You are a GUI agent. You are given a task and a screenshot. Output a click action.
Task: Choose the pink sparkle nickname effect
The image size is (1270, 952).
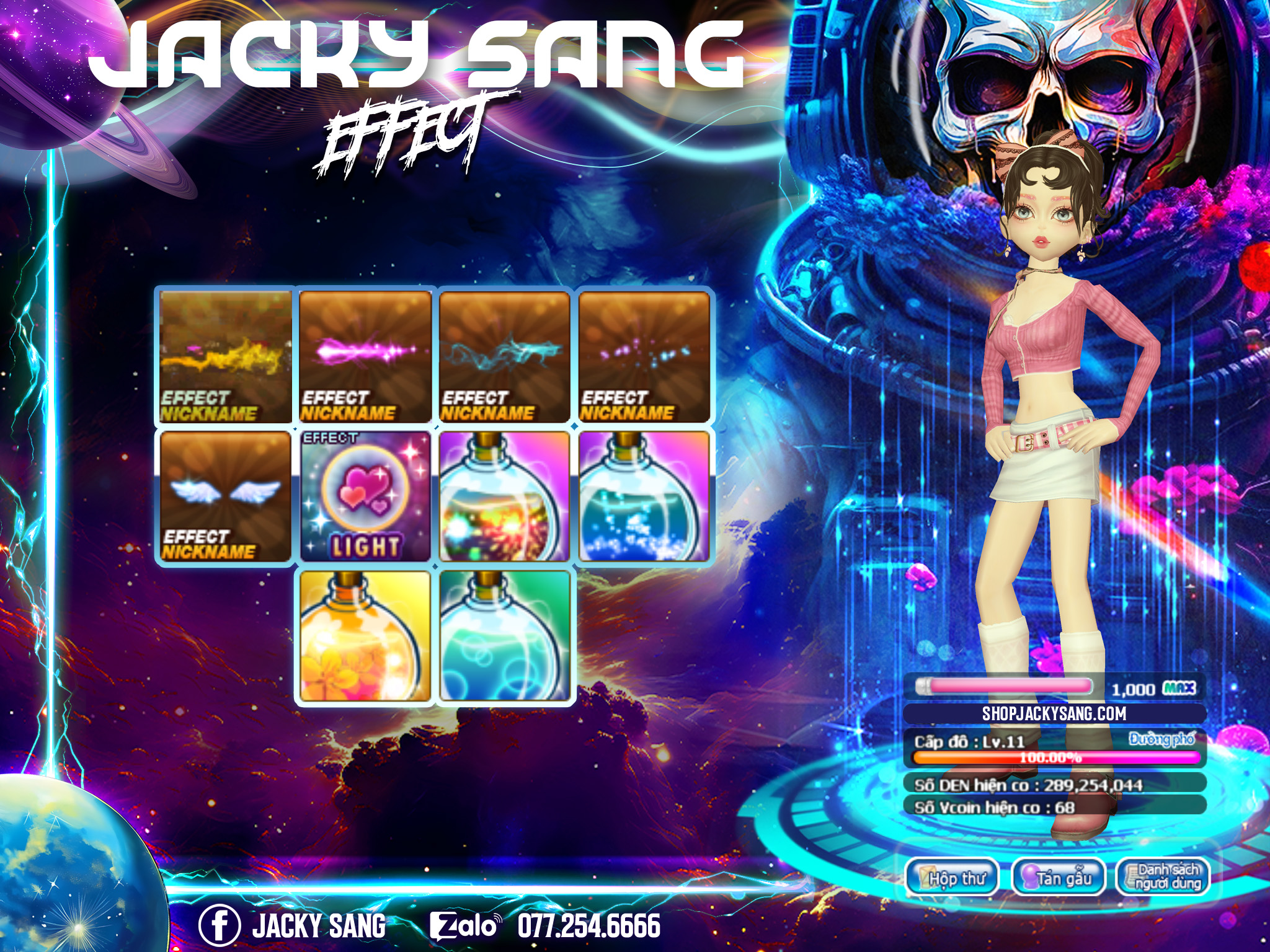pyautogui.click(x=365, y=356)
